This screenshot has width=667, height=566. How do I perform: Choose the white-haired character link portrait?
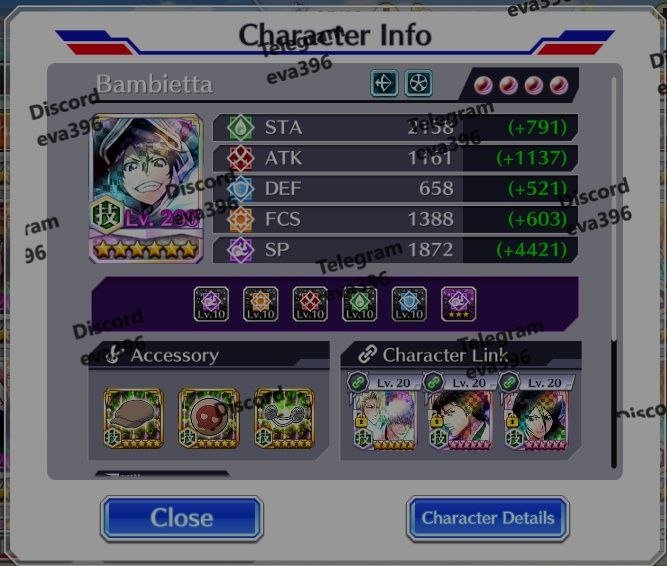(x=384, y=417)
